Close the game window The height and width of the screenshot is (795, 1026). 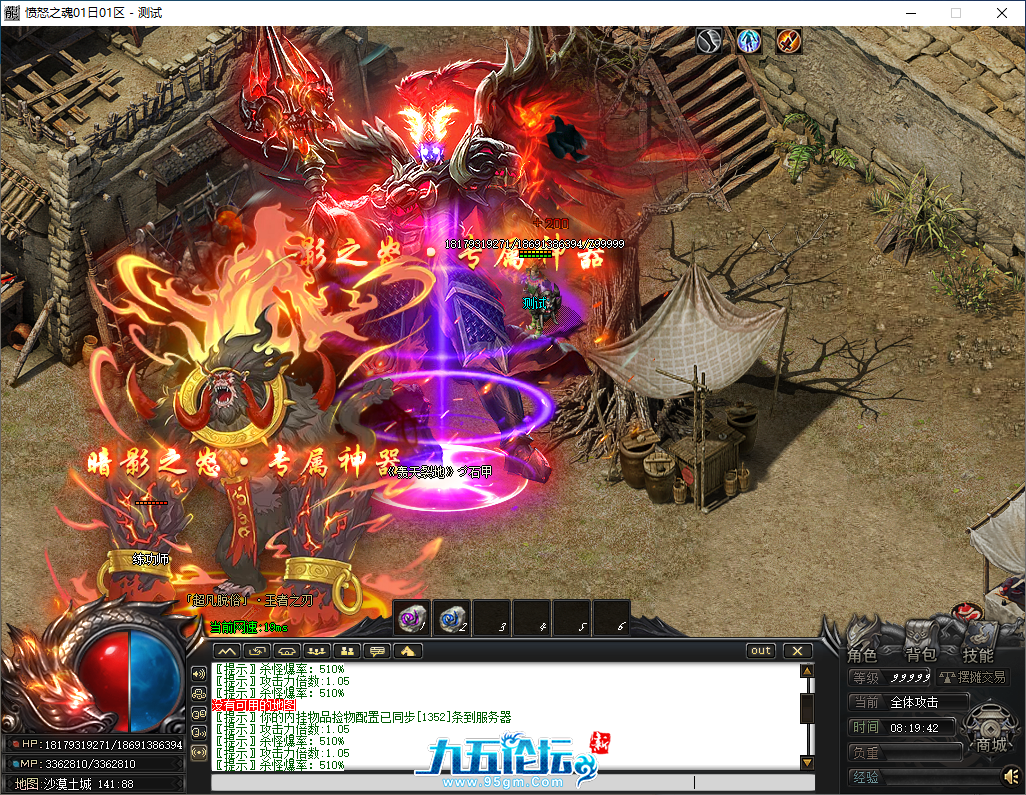coord(1002,13)
